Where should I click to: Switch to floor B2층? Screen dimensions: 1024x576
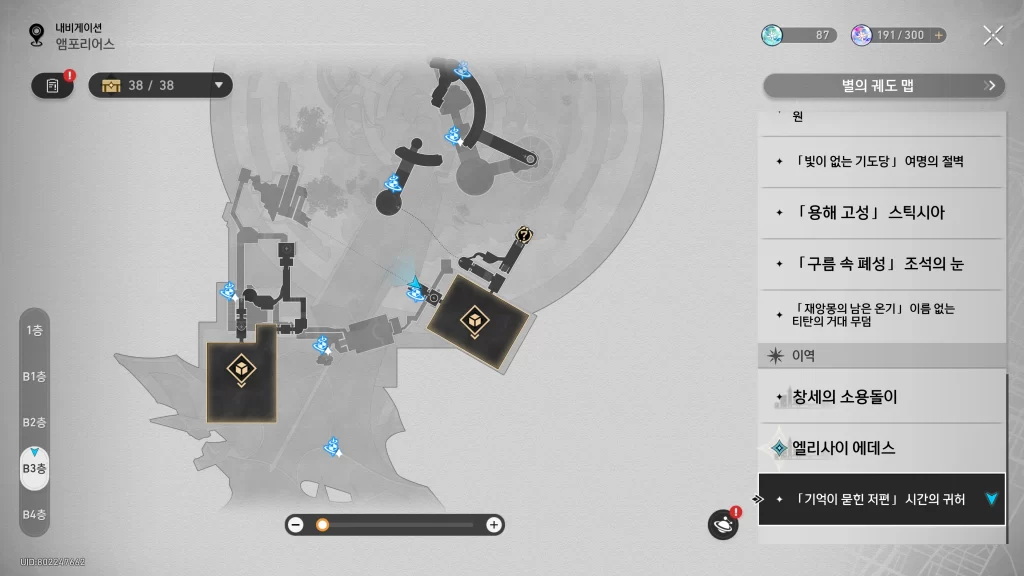point(34,422)
